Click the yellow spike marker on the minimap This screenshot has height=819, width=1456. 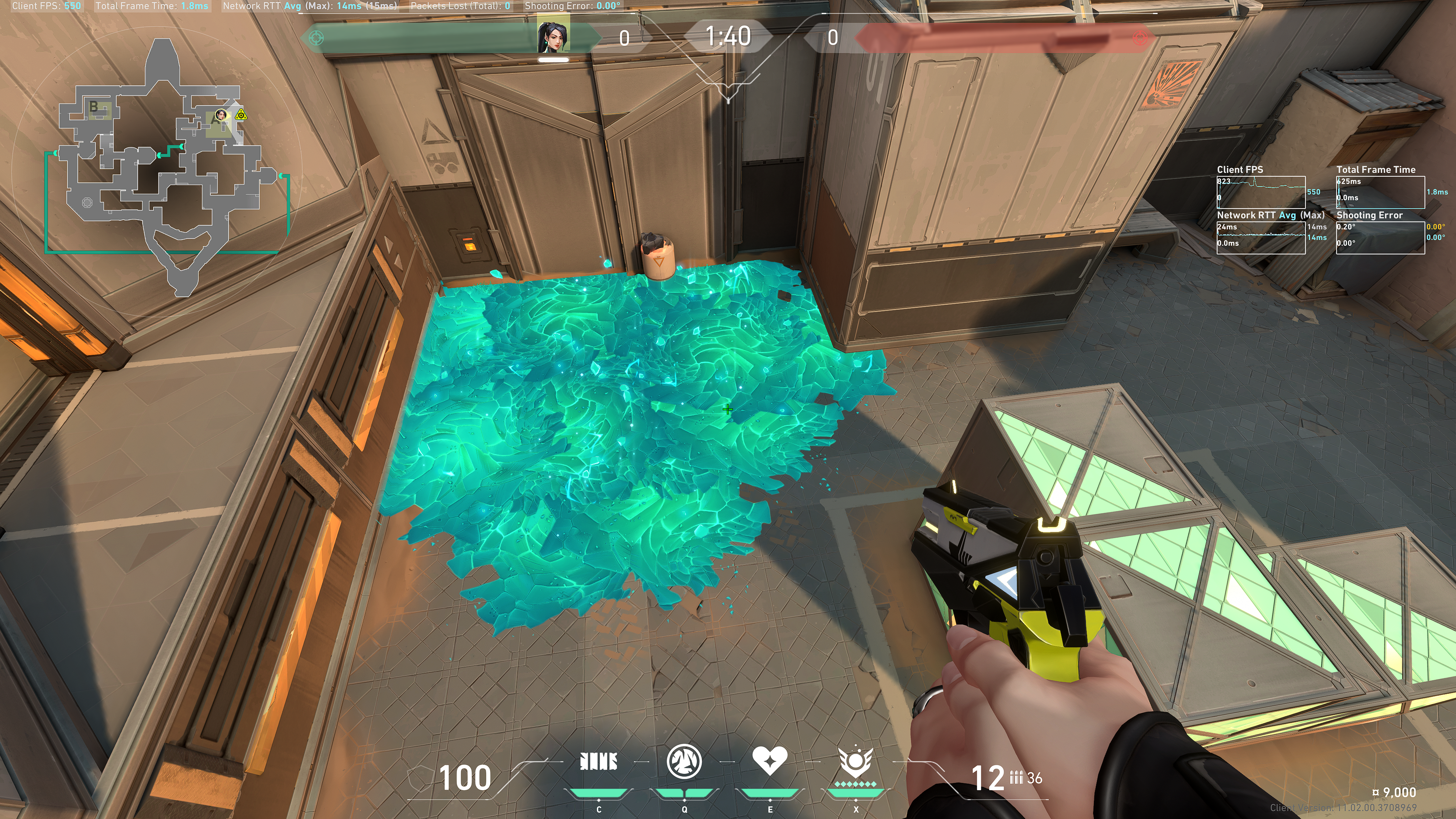tap(242, 115)
